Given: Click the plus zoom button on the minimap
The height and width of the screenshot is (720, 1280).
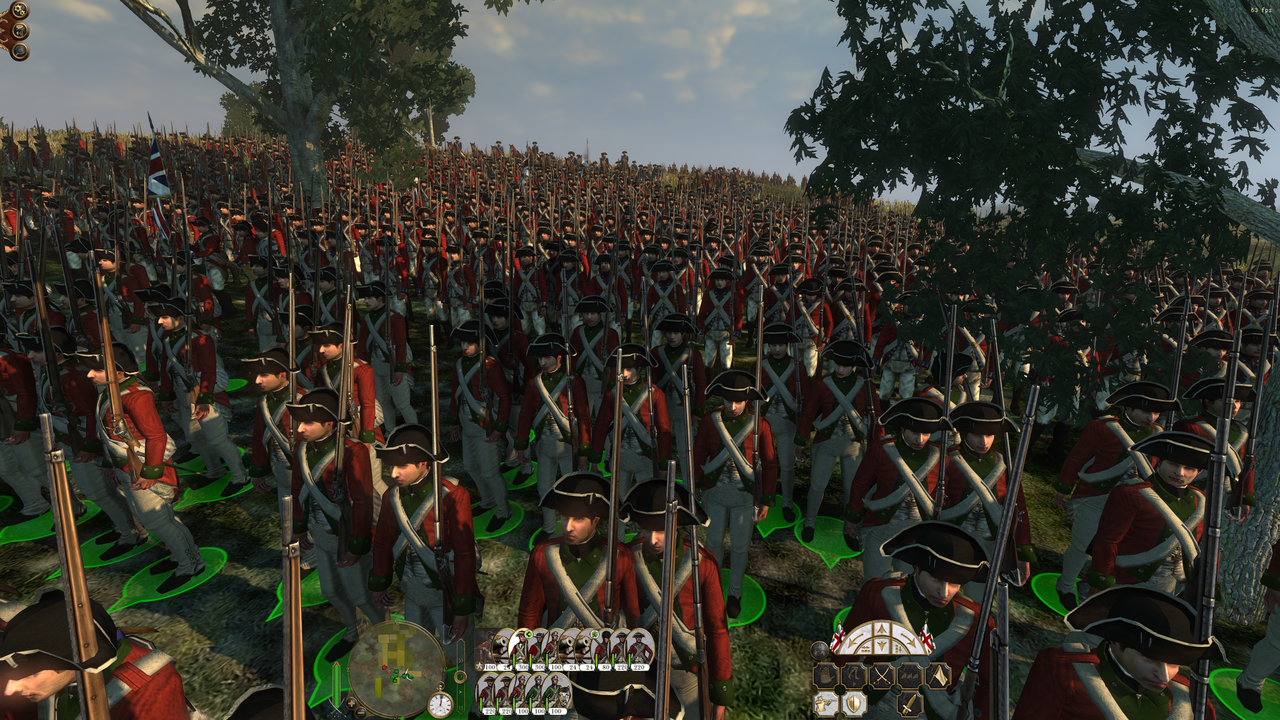Looking at the screenshot, I should [351, 702].
